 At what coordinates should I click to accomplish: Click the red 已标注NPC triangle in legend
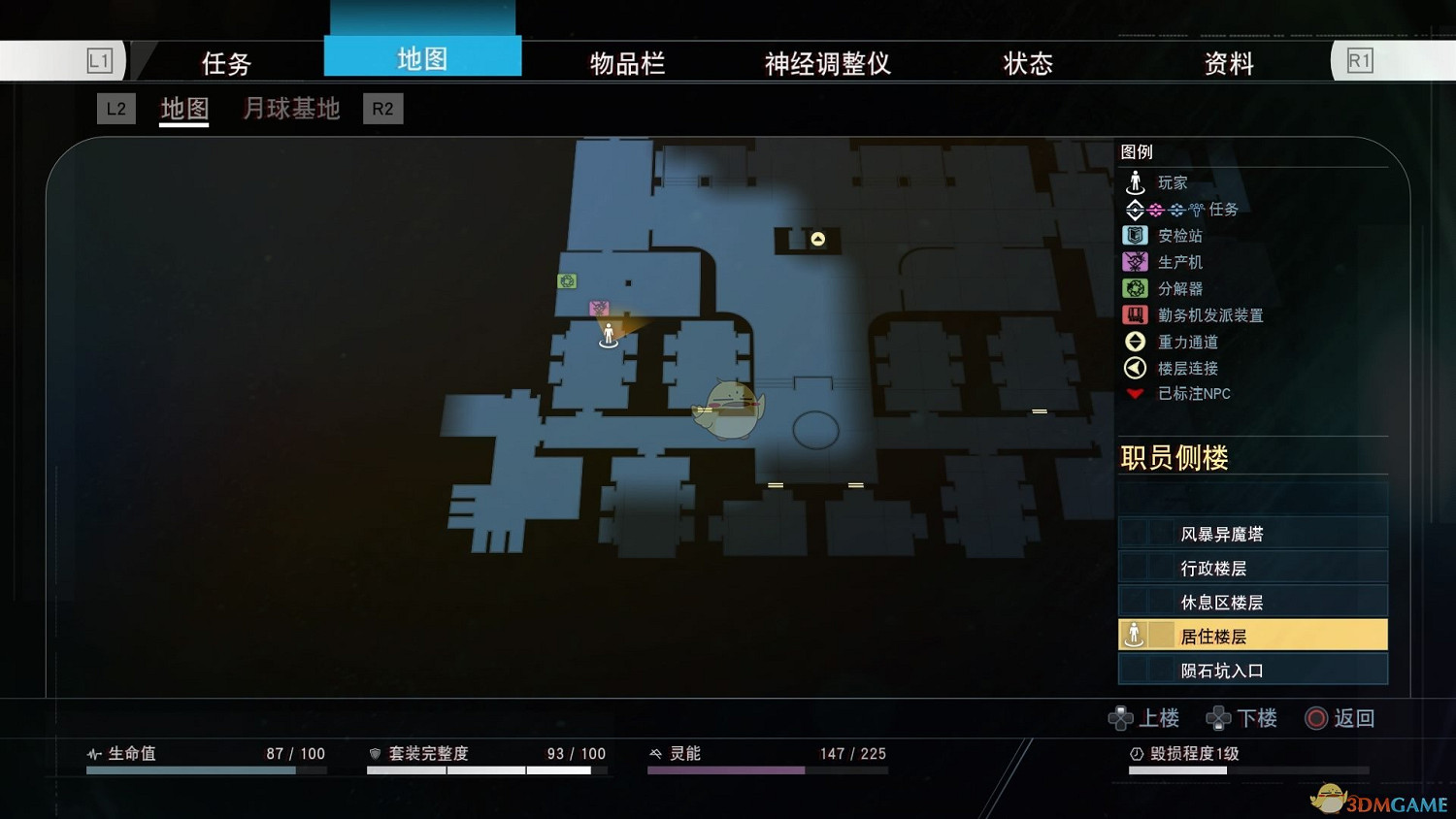point(1134,394)
